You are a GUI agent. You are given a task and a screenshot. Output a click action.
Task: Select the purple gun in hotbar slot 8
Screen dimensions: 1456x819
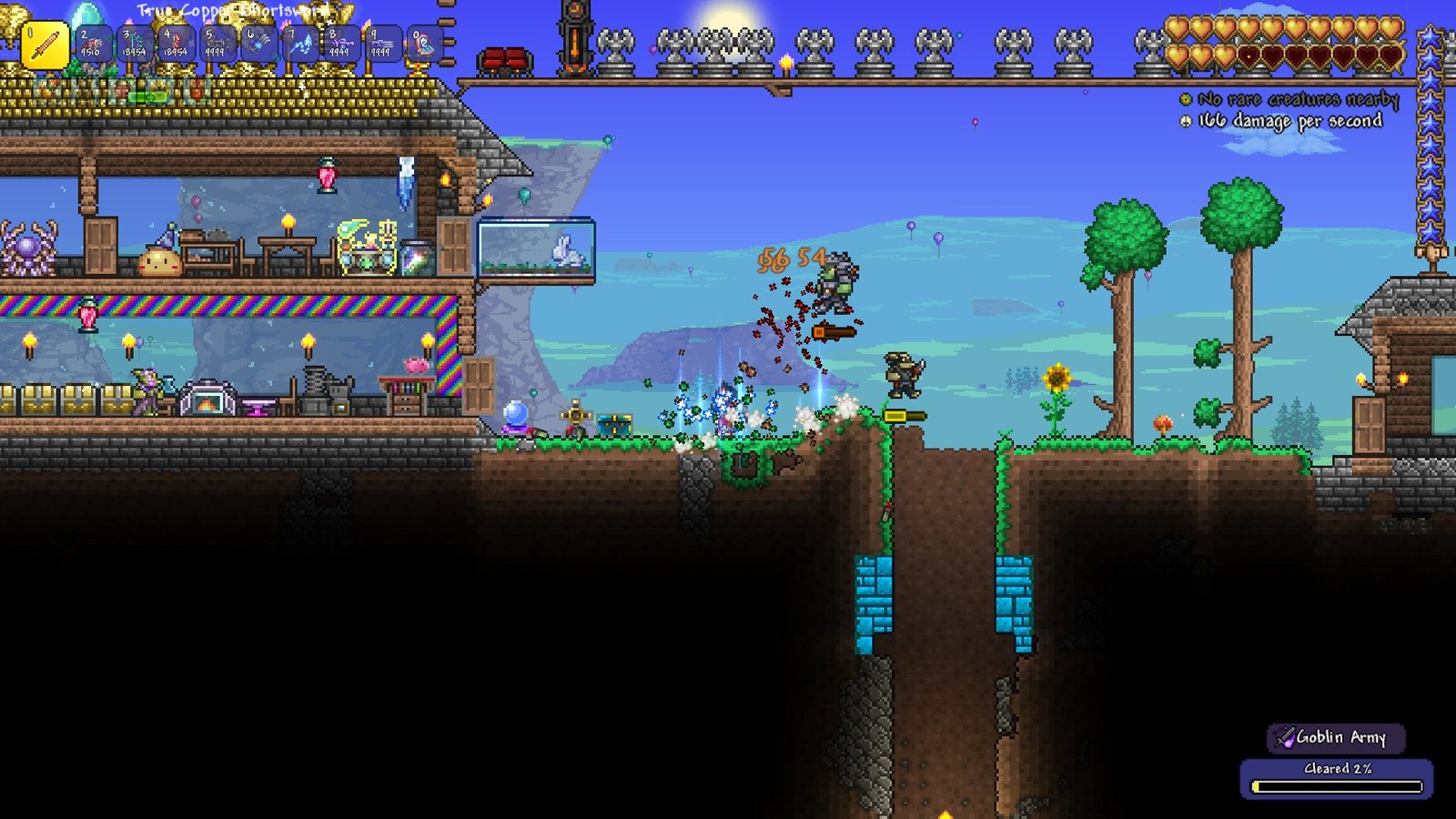(344, 44)
